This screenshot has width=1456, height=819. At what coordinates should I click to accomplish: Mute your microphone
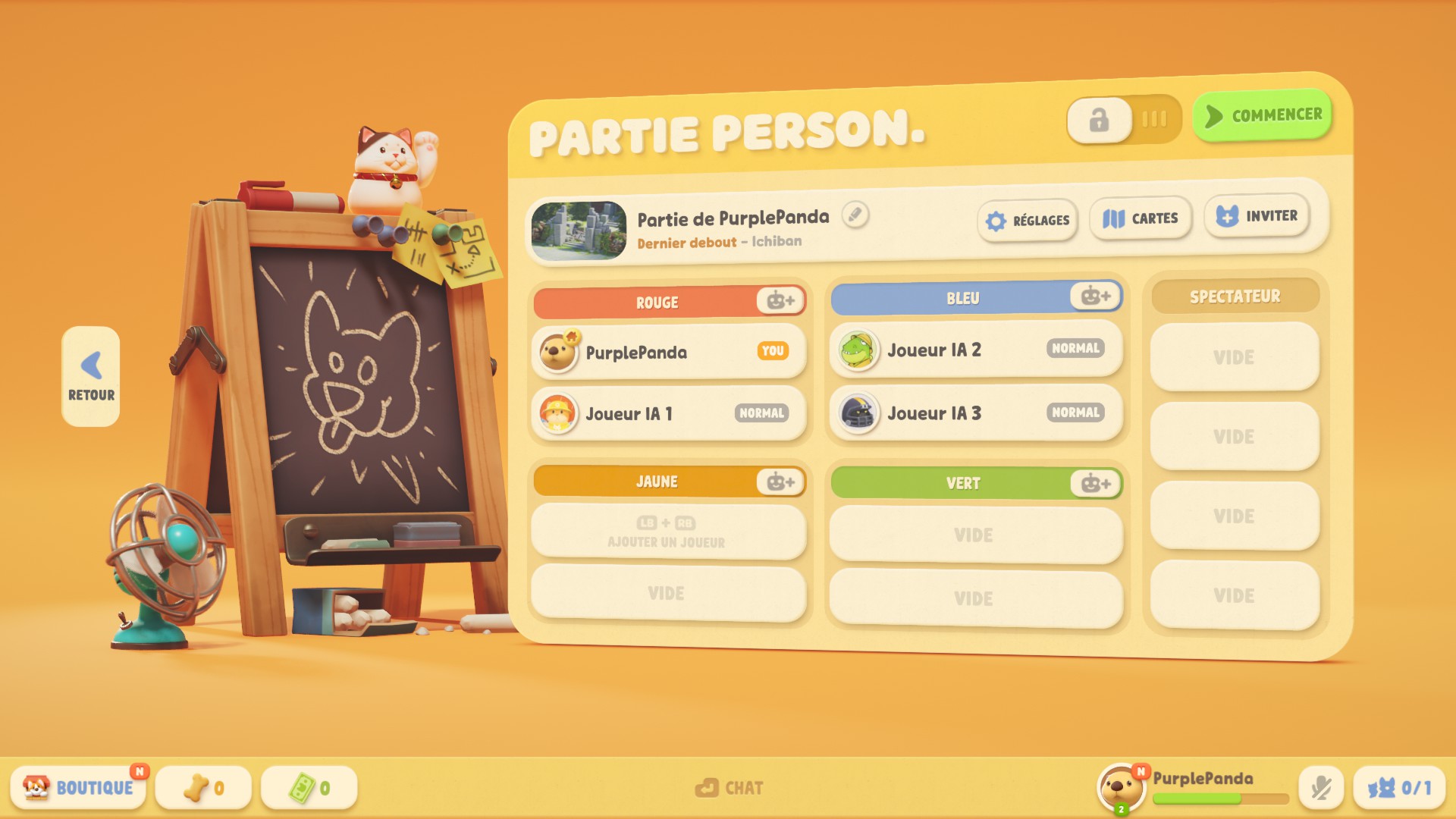[x=1322, y=786]
